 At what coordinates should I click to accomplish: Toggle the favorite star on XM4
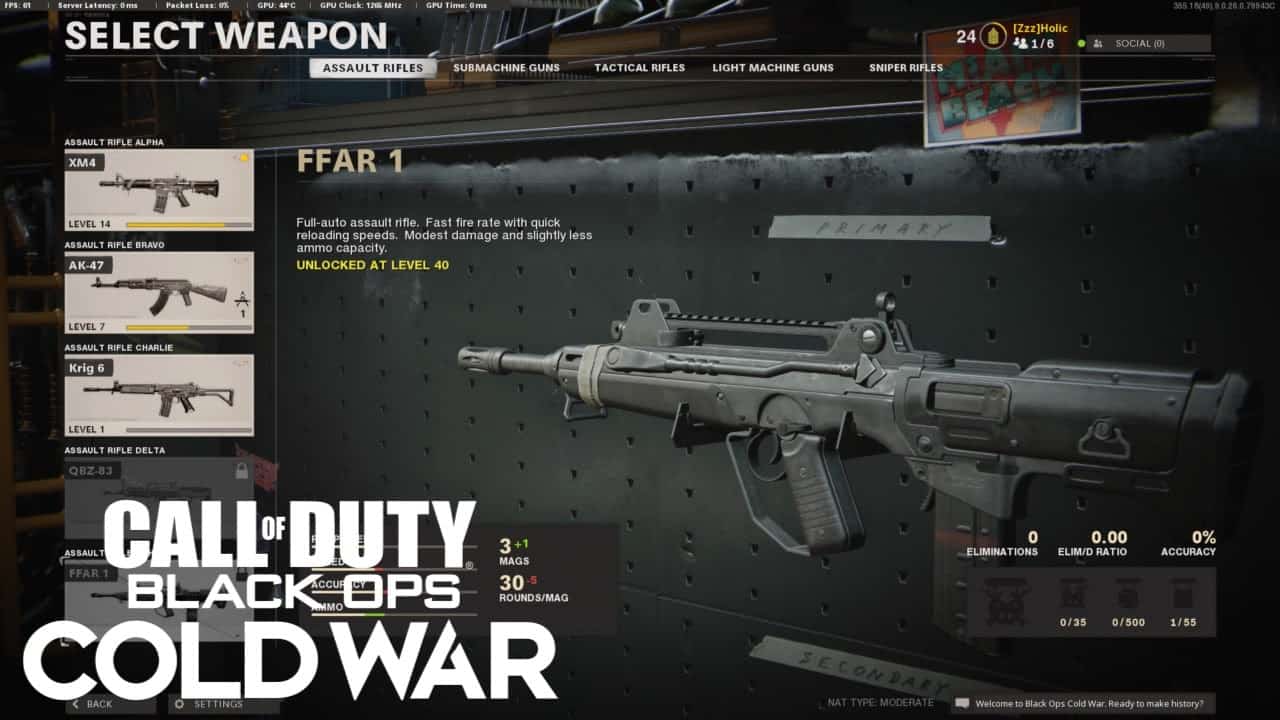point(243,158)
